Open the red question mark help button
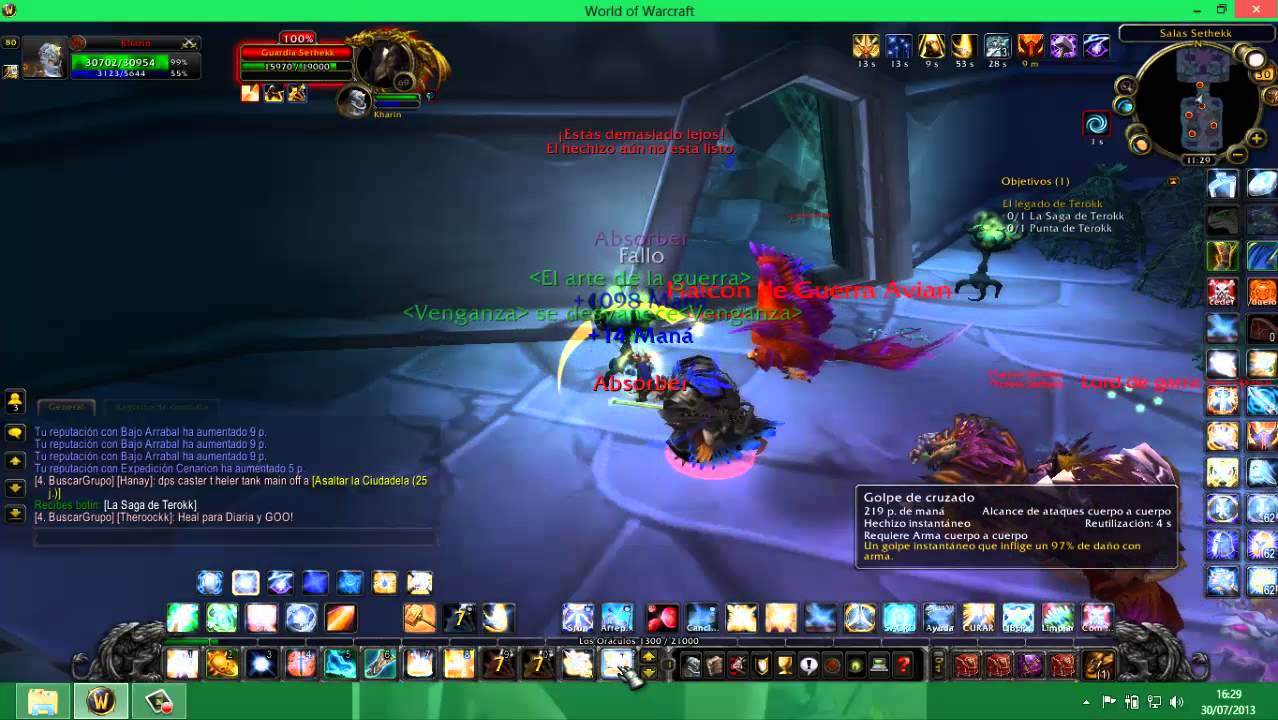The height and width of the screenshot is (720, 1278). [904, 665]
